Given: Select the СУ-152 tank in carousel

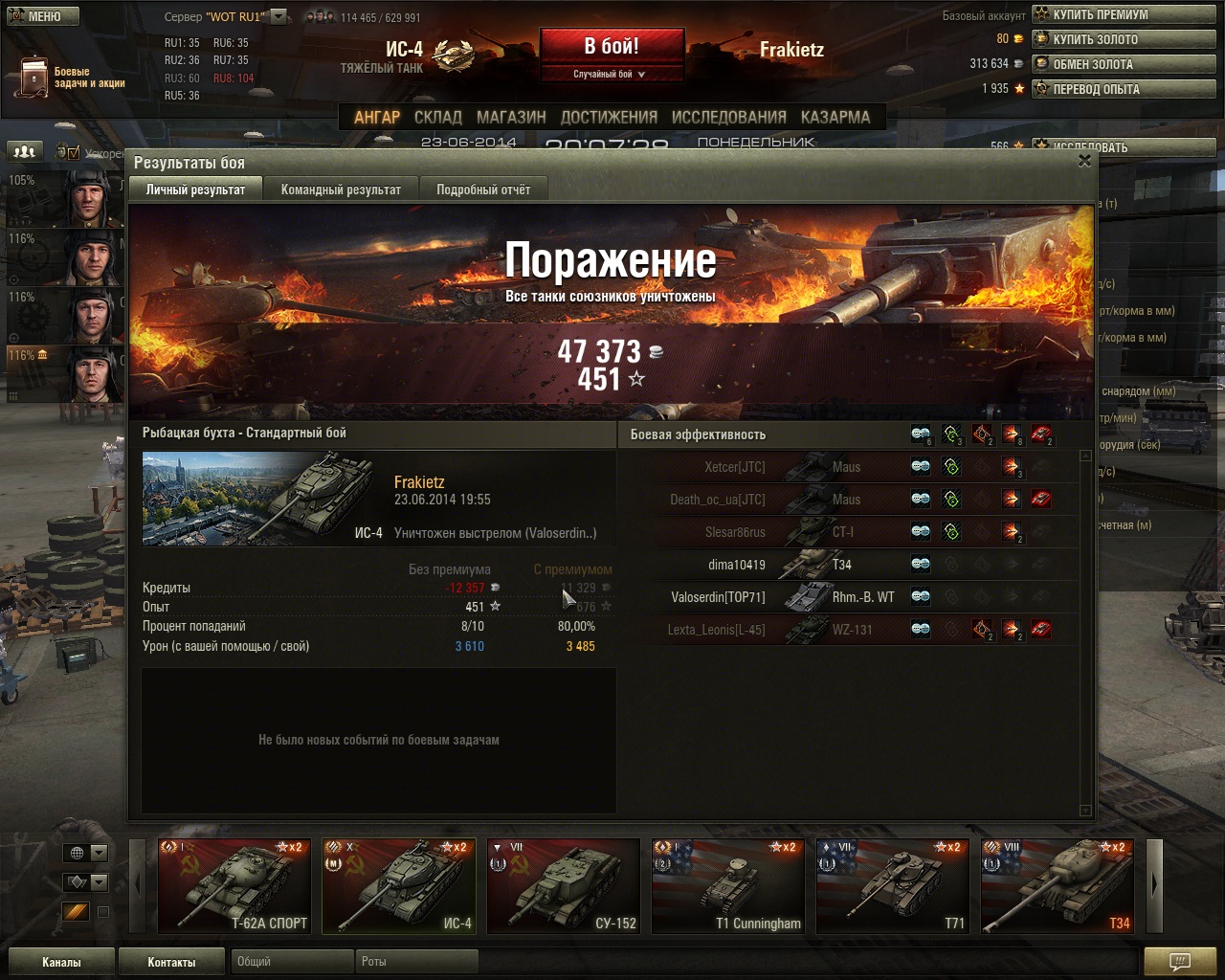Looking at the screenshot, I should [x=563, y=885].
